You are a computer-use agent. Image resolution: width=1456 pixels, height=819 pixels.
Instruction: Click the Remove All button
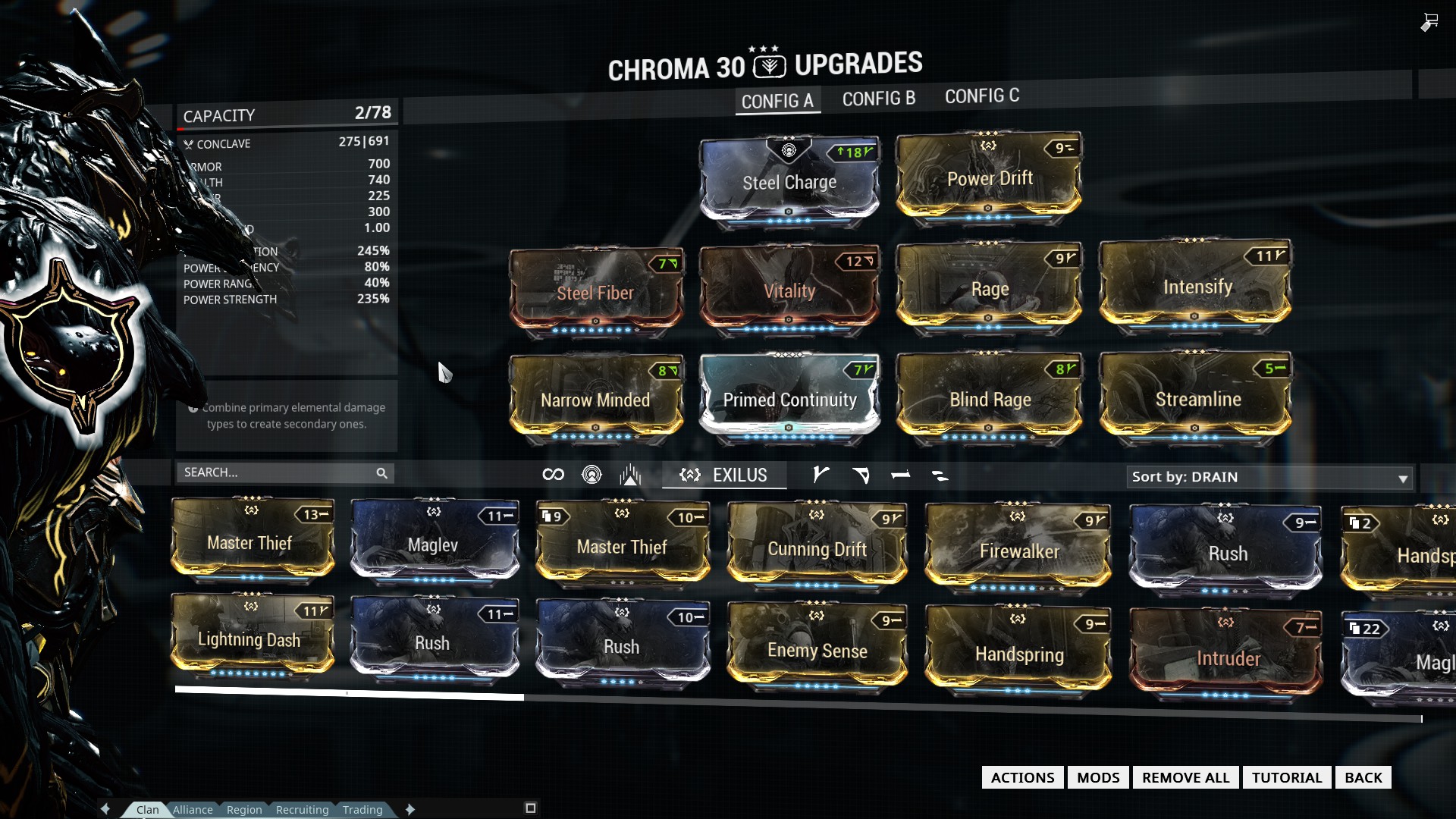tap(1185, 777)
